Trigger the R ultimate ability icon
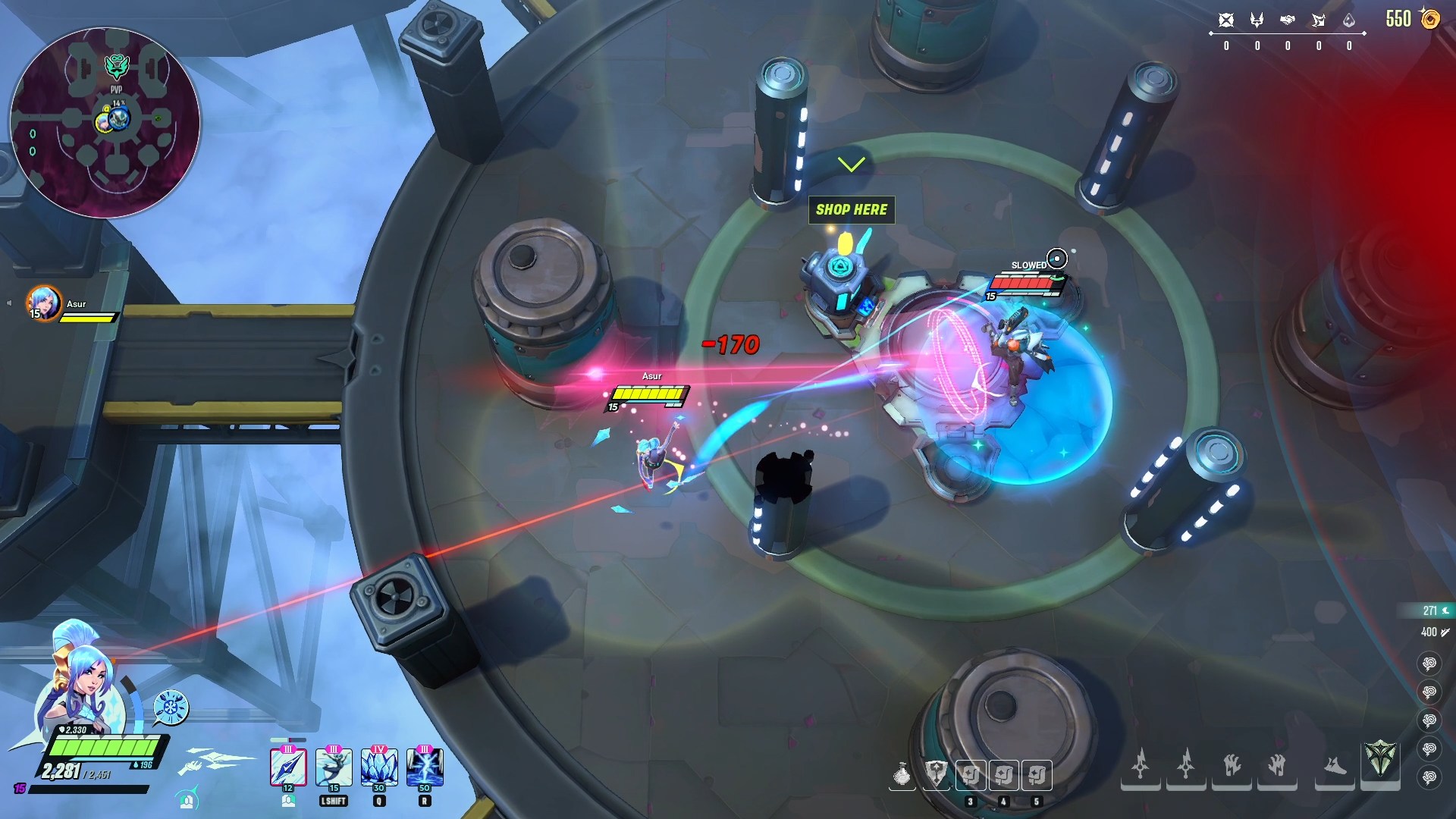Viewport: 1456px width, 819px height. 425,767
